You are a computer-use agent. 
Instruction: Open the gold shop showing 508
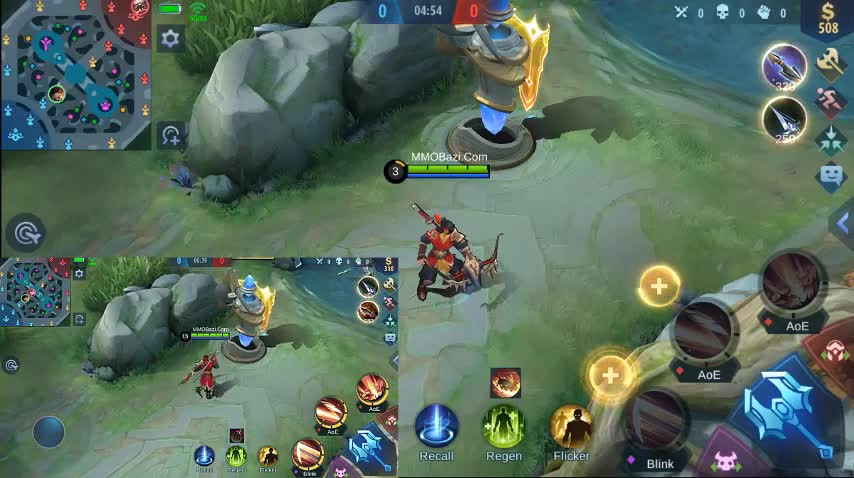[x=828, y=18]
